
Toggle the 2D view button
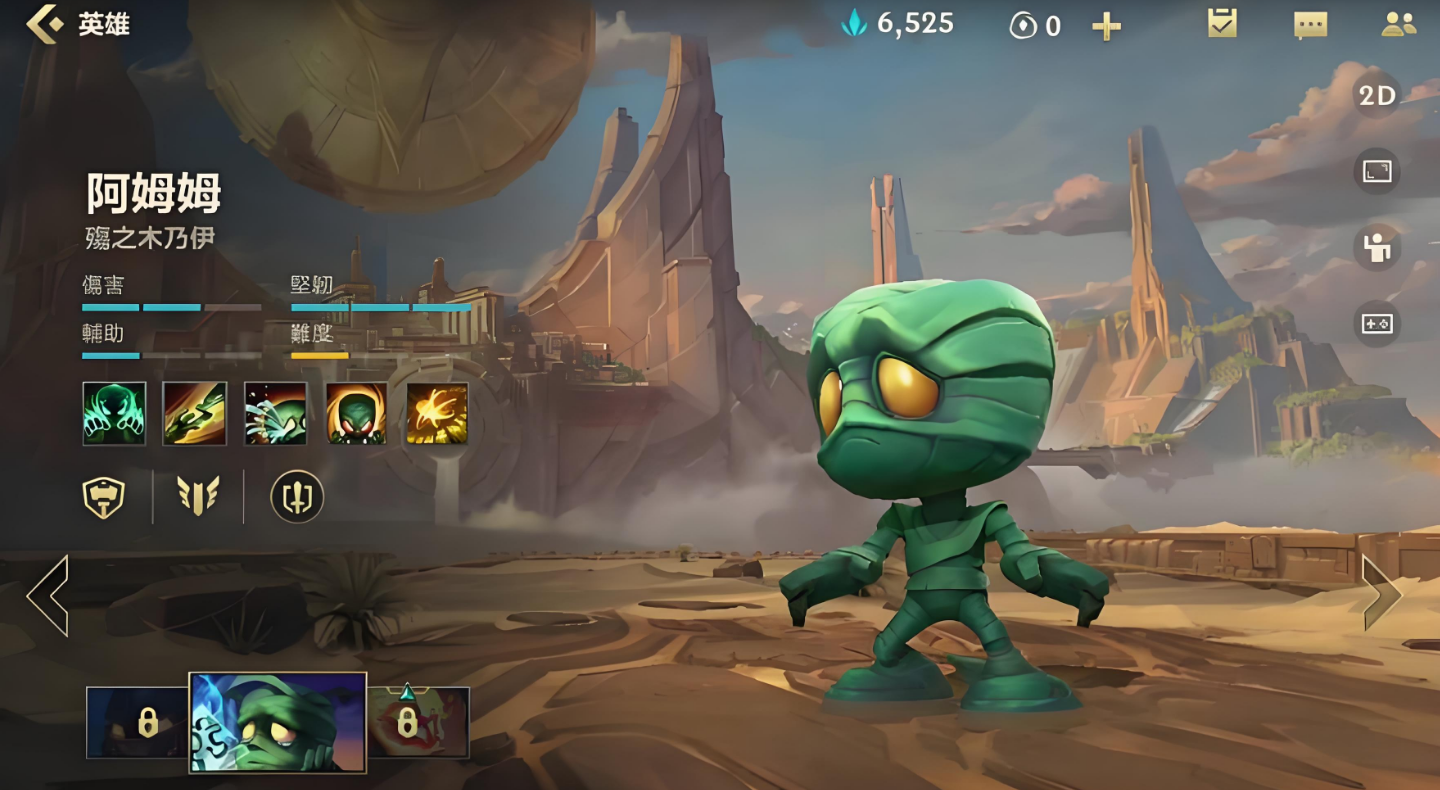(x=1377, y=96)
